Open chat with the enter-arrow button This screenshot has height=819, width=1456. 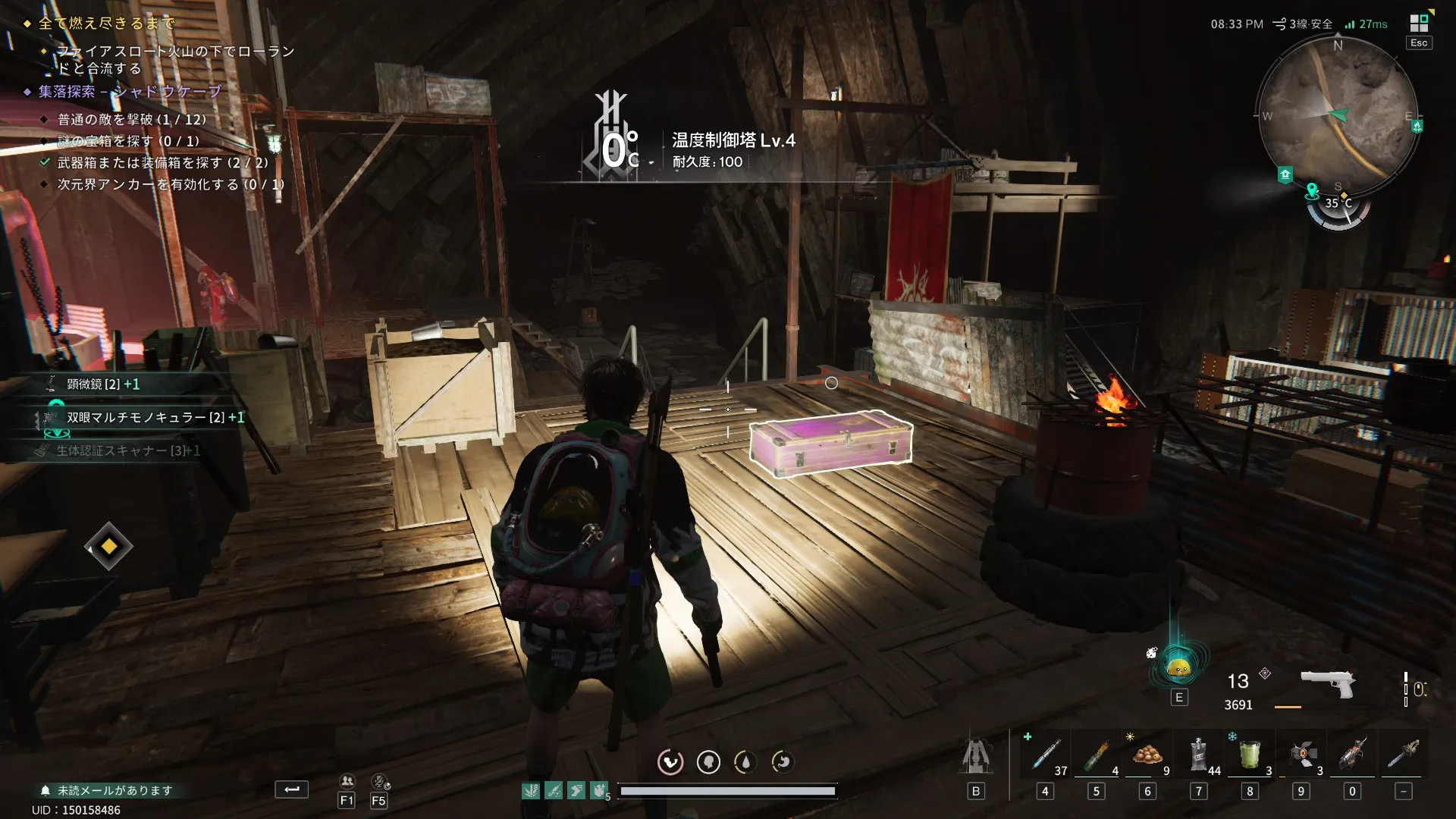click(291, 789)
